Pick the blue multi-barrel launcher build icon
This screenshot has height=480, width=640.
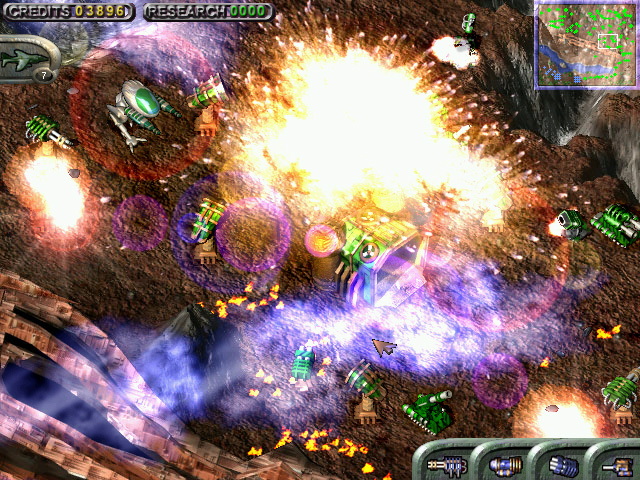tap(563, 464)
